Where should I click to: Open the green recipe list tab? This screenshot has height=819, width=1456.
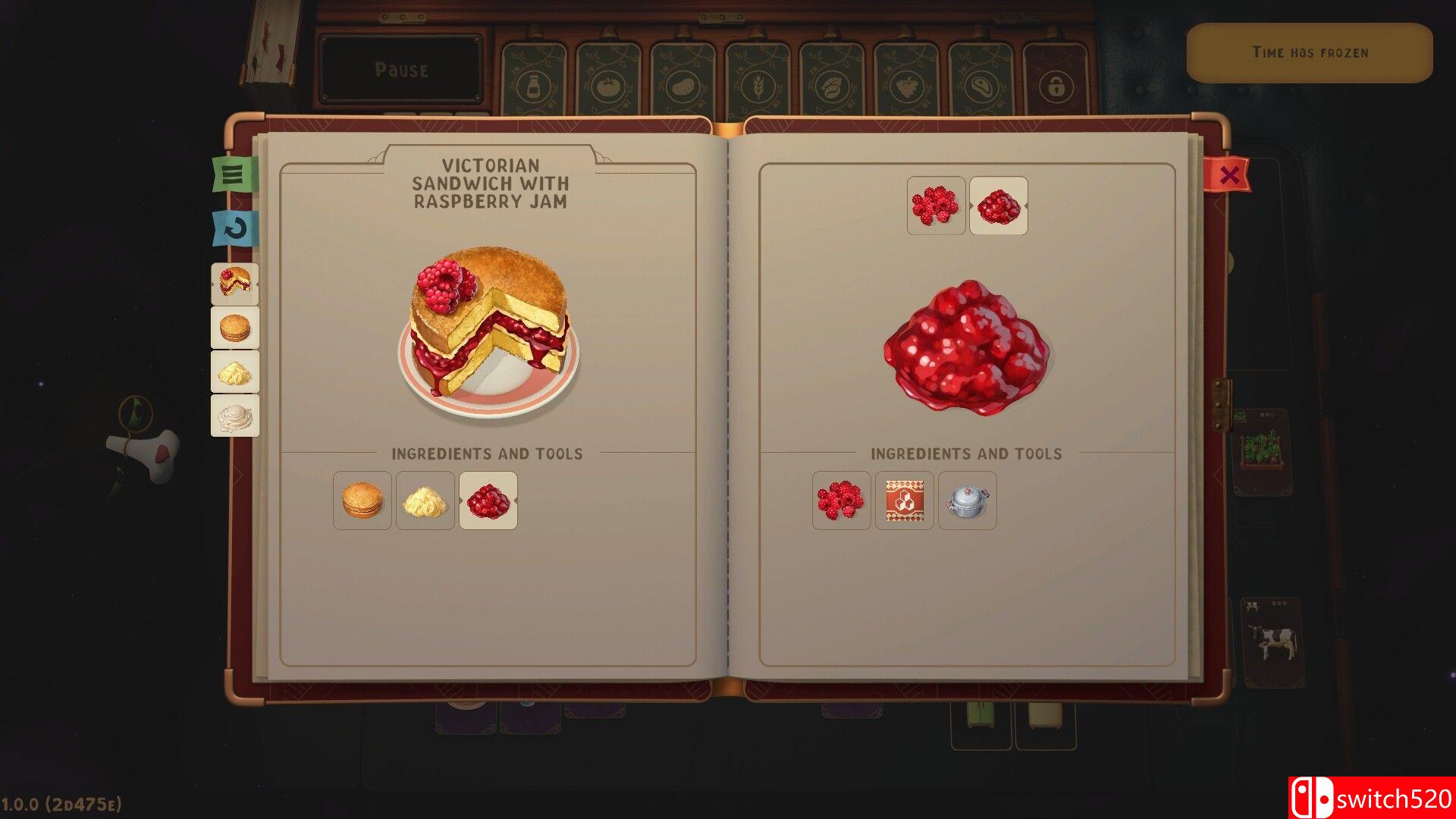click(x=234, y=174)
